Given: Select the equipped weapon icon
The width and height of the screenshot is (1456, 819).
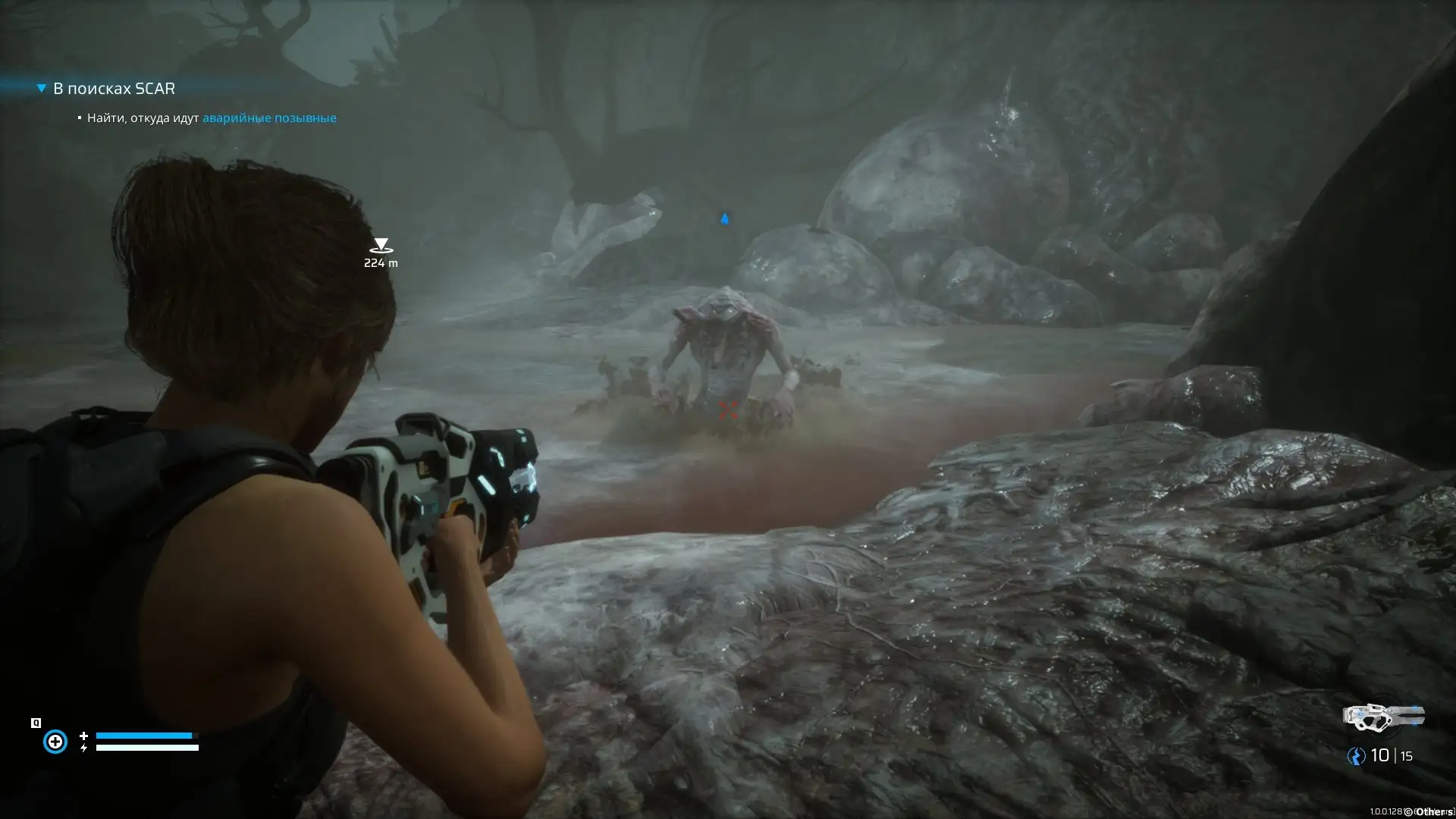Looking at the screenshot, I should click(x=1383, y=717).
